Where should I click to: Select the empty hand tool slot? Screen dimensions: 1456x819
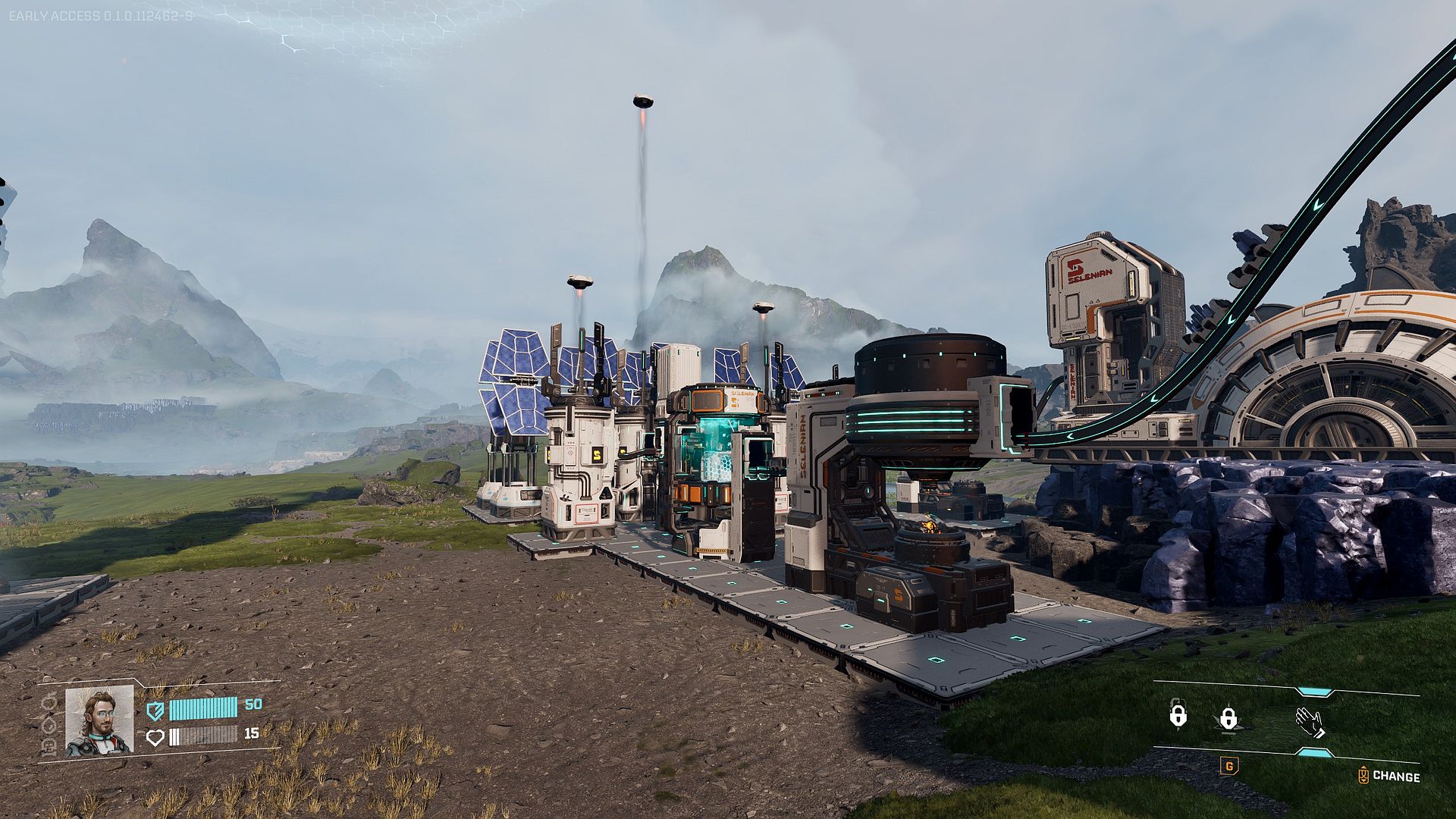click(1310, 721)
